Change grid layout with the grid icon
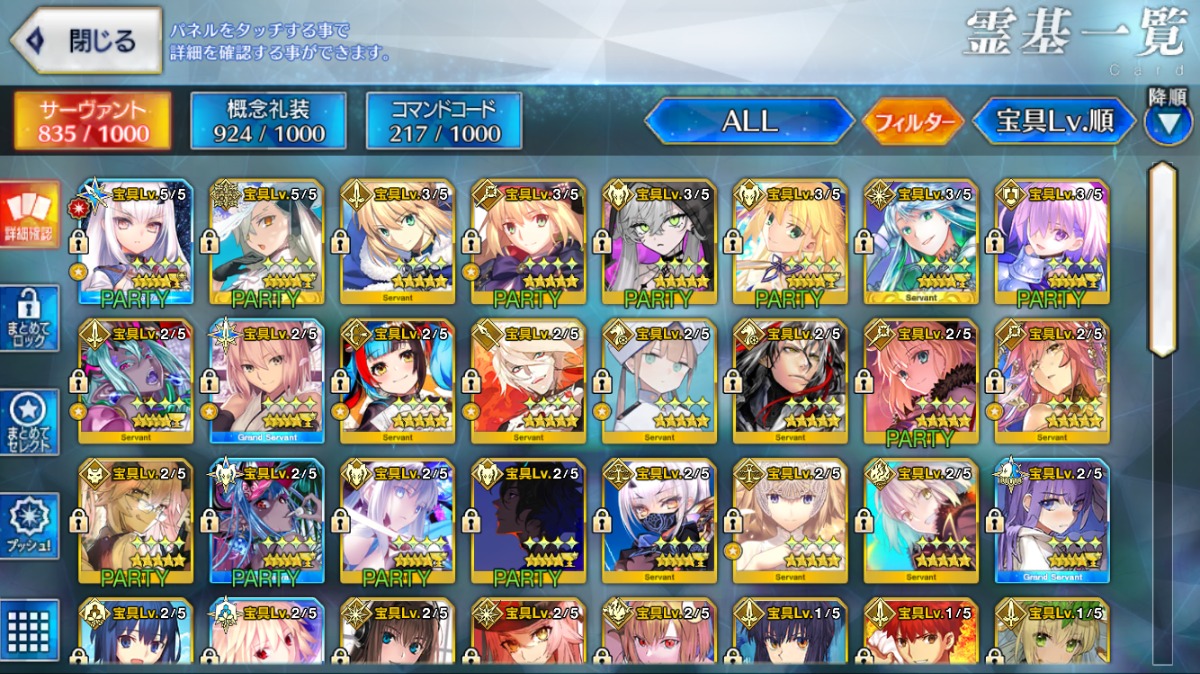Screen dimensions: 1200x674 point(30,630)
